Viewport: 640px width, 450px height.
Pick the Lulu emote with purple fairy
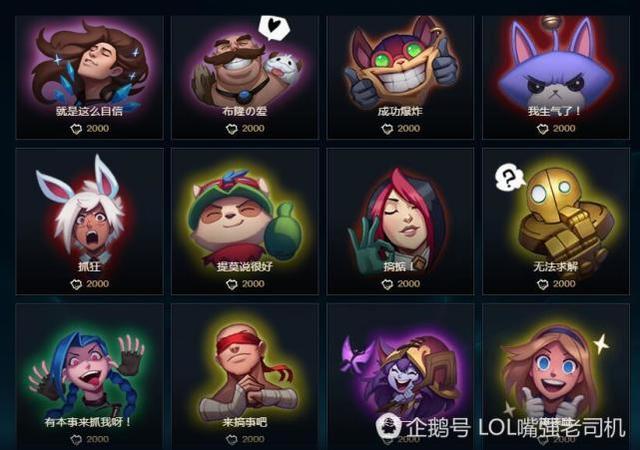pyautogui.click(x=400, y=370)
